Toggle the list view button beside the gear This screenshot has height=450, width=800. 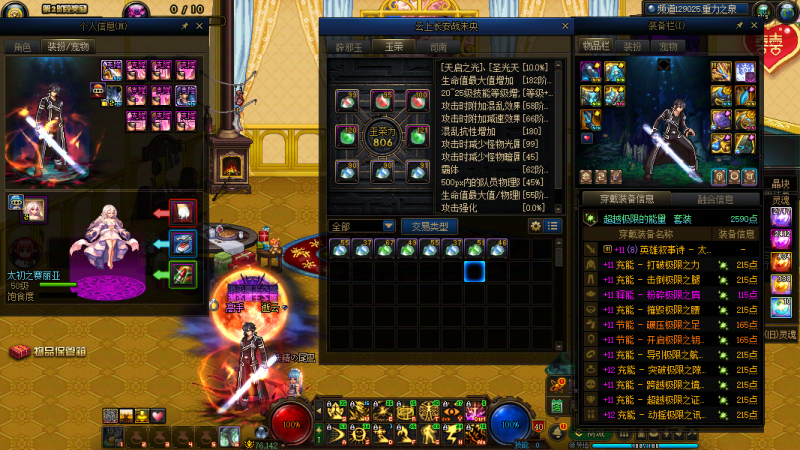pos(550,226)
